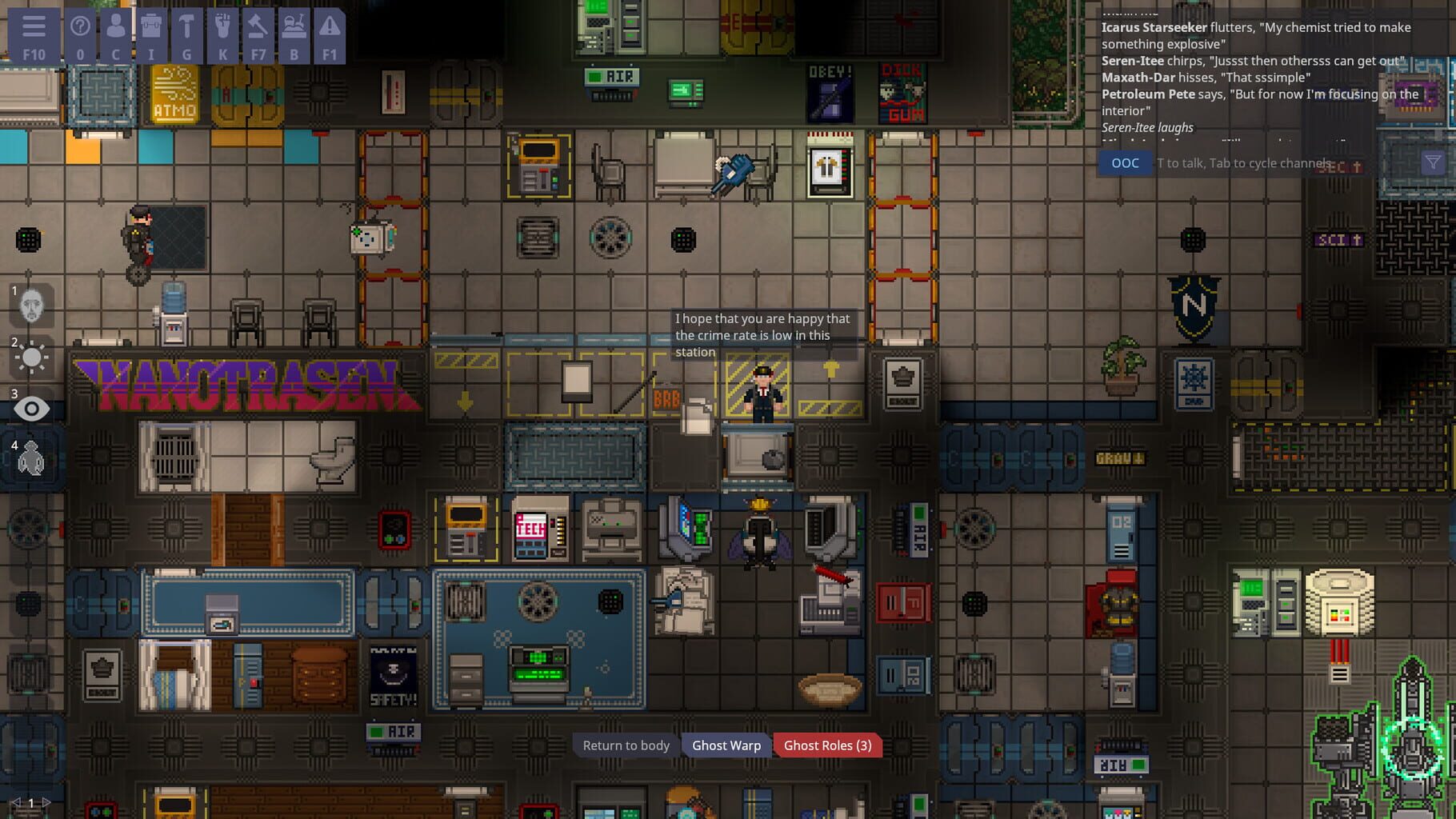Toggle fullbright lighting with the sun icon
The height and width of the screenshot is (819, 1456).
tap(32, 359)
